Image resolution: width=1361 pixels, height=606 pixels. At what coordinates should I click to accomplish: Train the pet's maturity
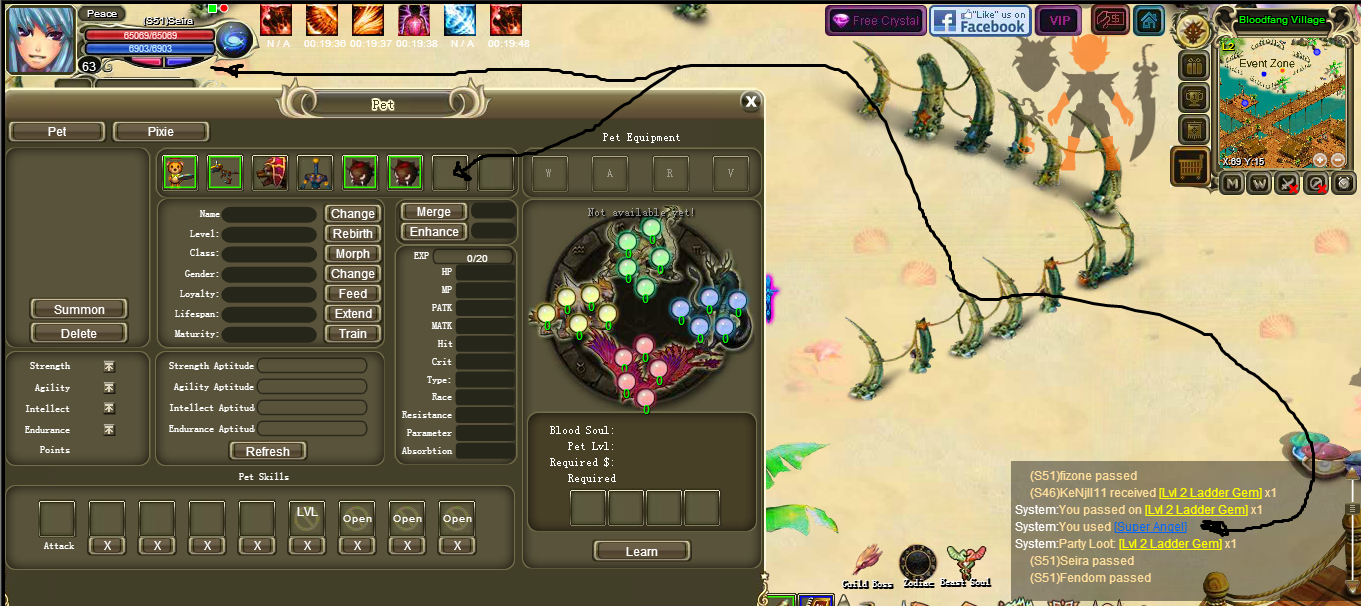pyautogui.click(x=352, y=334)
